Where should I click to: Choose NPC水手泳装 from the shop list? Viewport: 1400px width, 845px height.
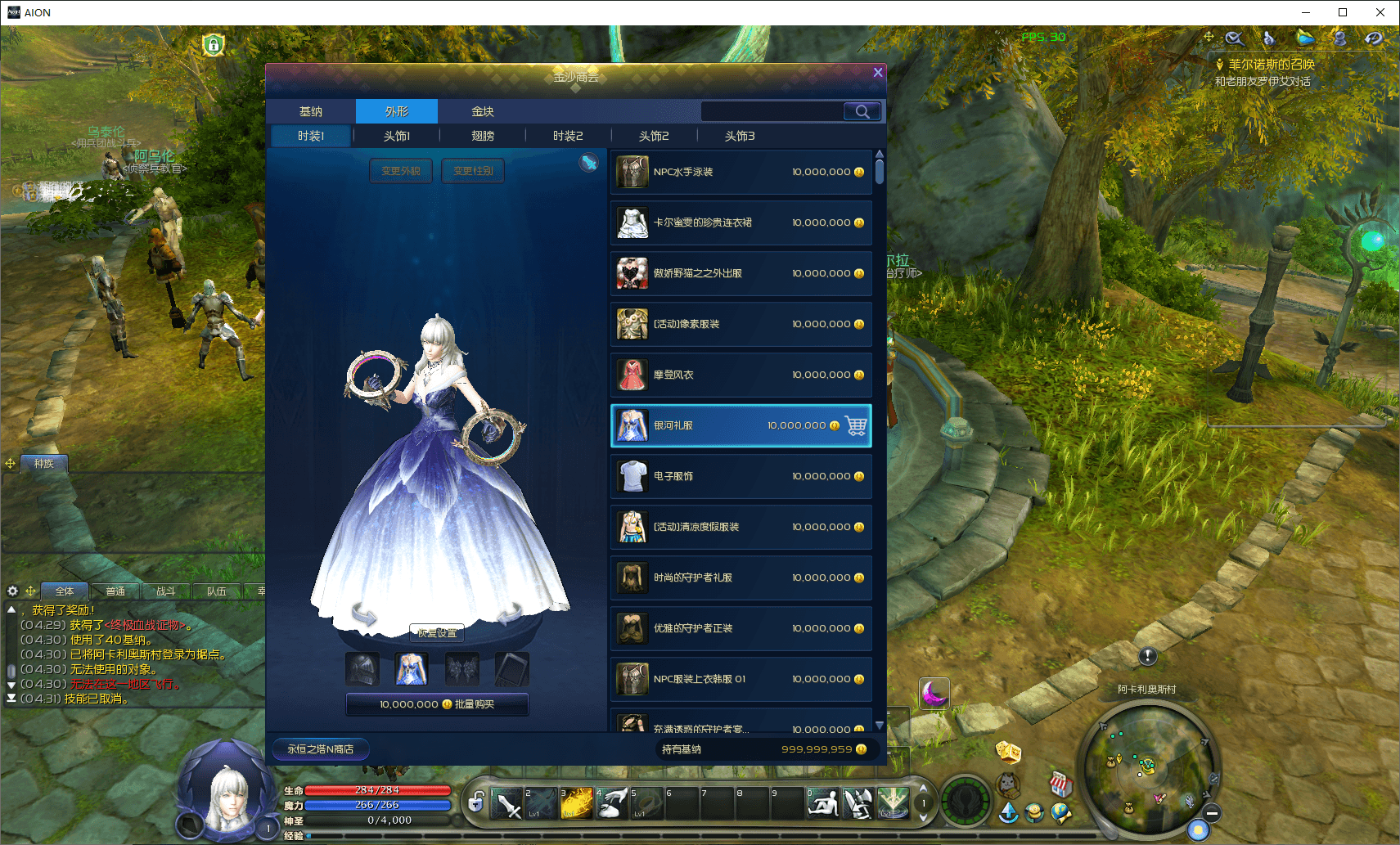(741, 172)
